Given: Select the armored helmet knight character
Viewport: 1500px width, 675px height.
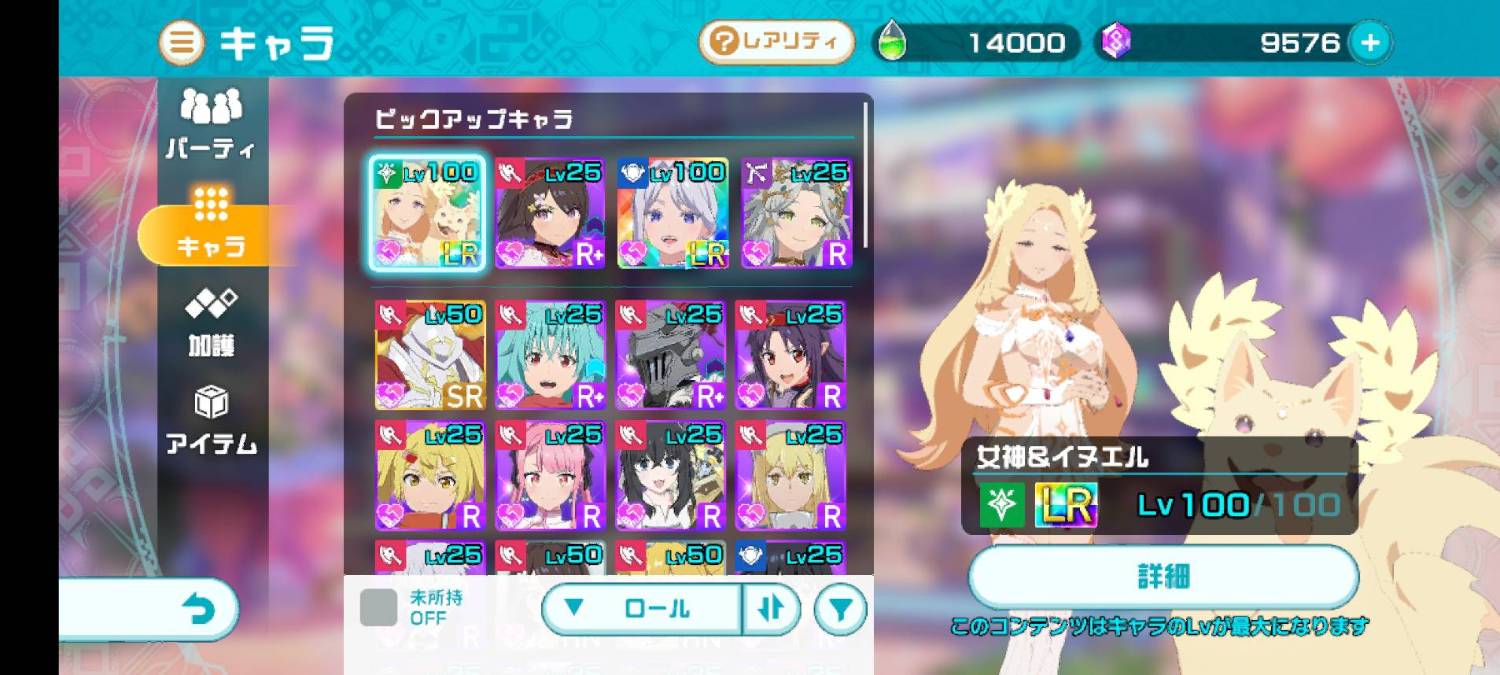Looking at the screenshot, I should 670,355.
